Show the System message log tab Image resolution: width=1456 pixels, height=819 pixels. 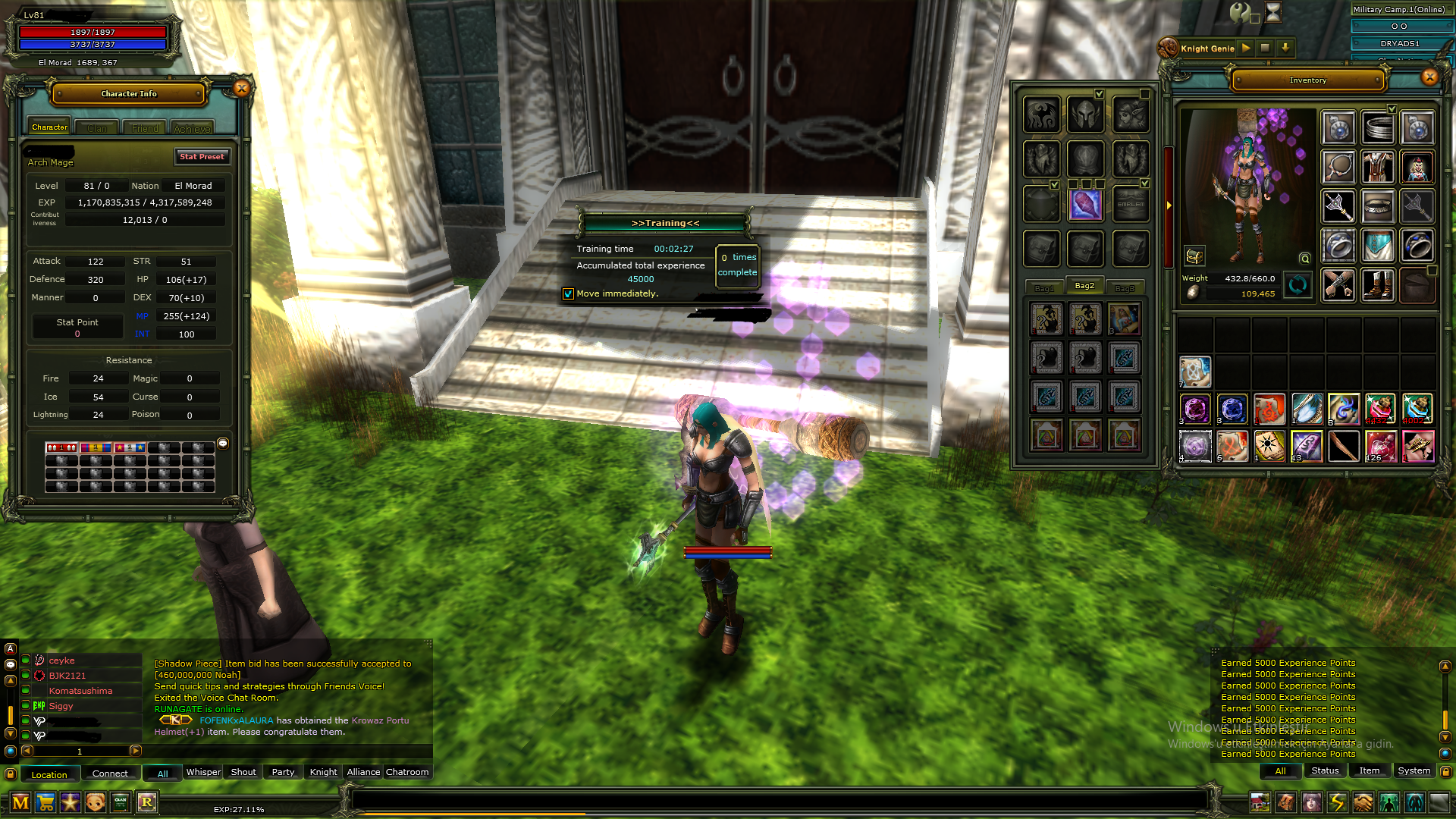pos(1414,770)
